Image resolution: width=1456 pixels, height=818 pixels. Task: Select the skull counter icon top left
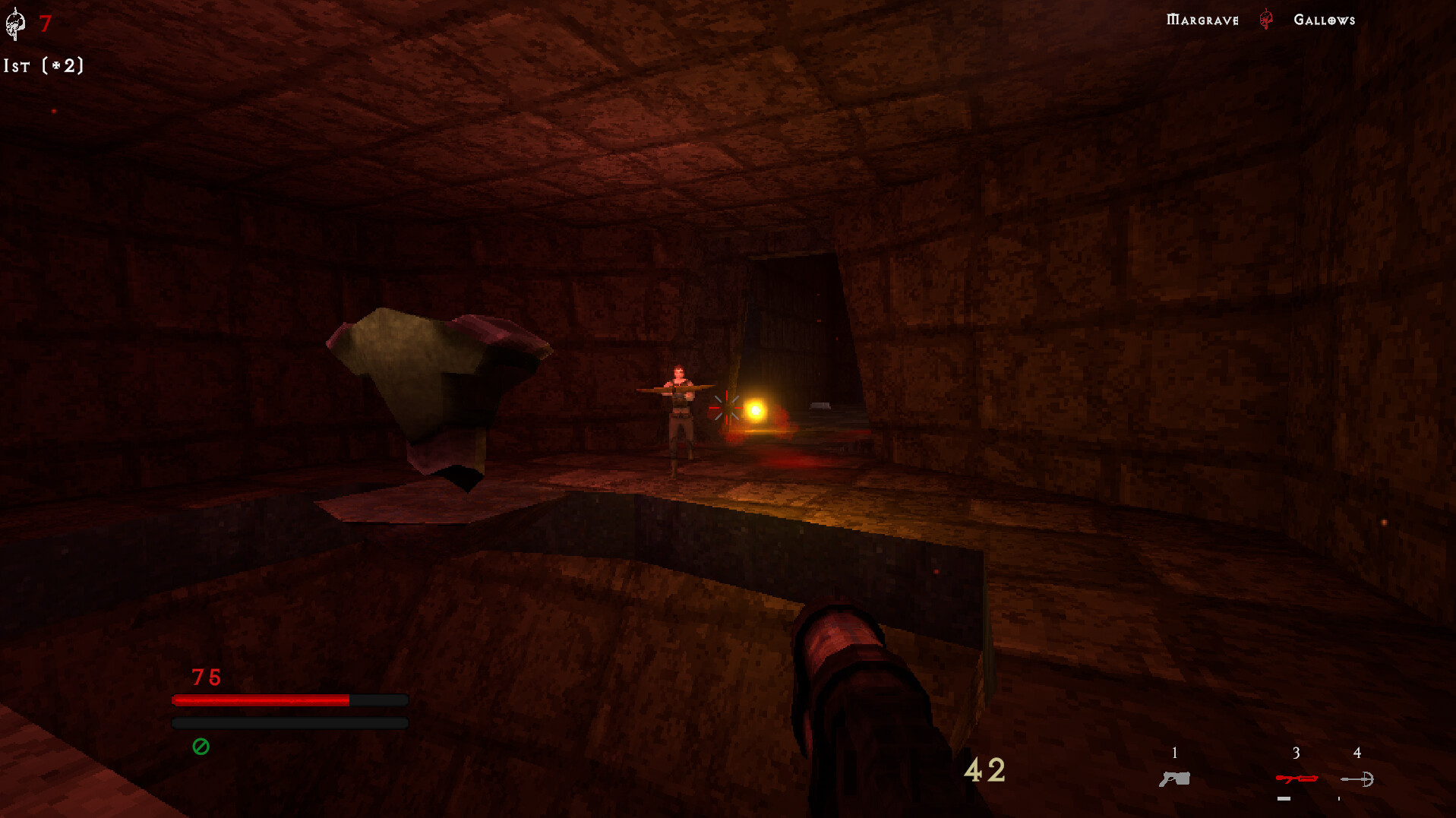14,23
